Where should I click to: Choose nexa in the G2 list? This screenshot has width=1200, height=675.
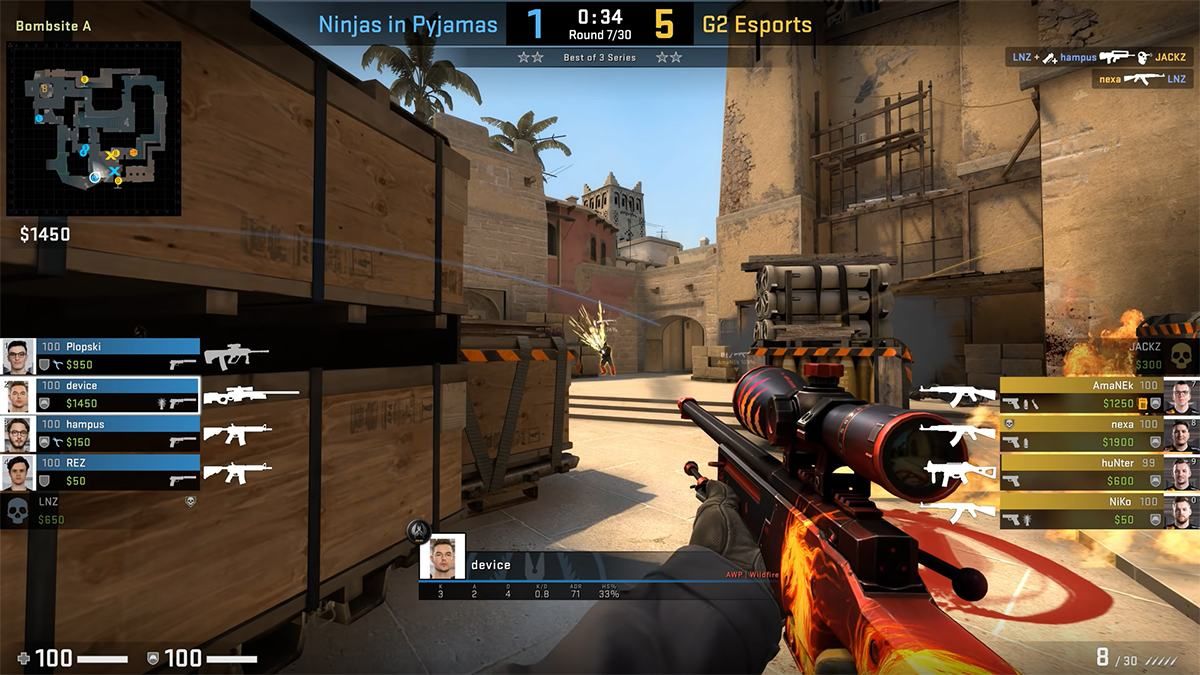(x=1080, y=433)
